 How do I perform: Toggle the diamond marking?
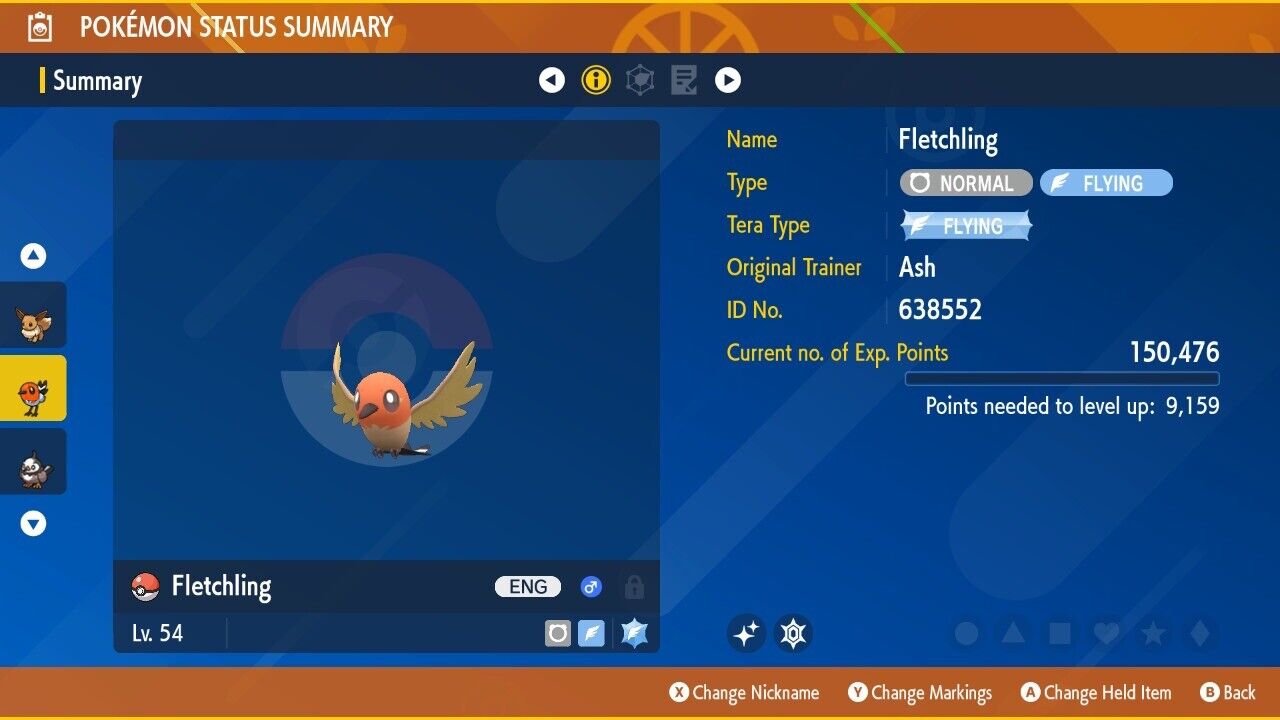tap(1199, 633)
